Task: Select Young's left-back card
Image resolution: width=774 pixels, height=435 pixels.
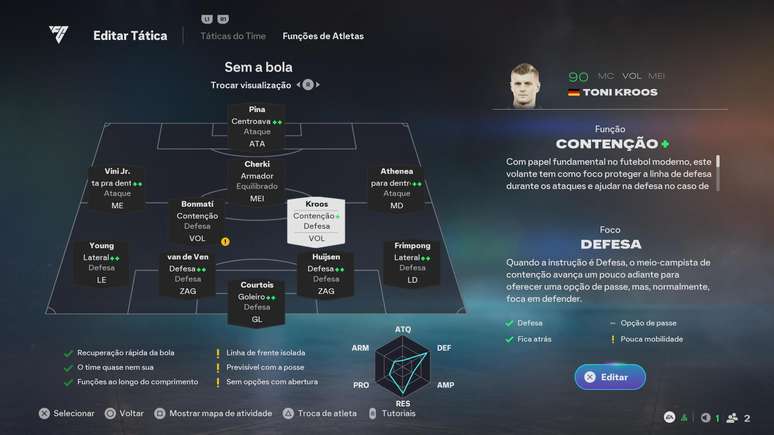Action: point(101,262)
